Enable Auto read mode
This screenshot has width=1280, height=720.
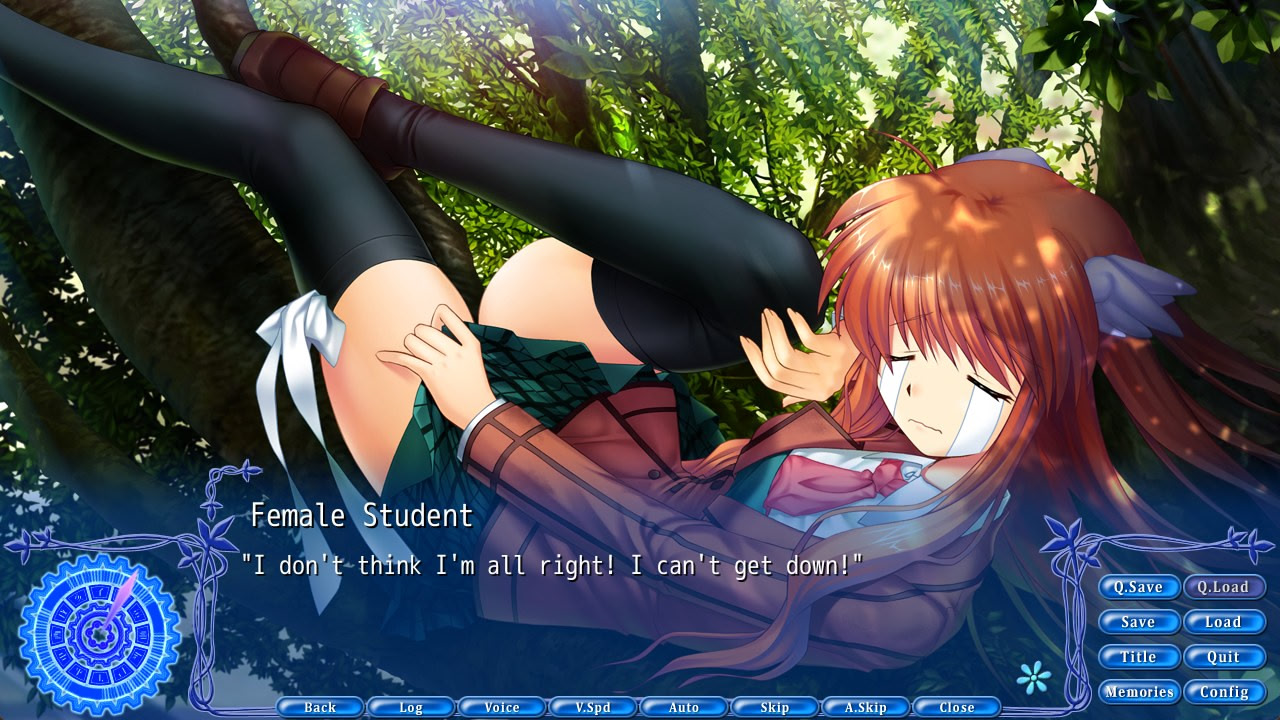click(x=684, y=707)
